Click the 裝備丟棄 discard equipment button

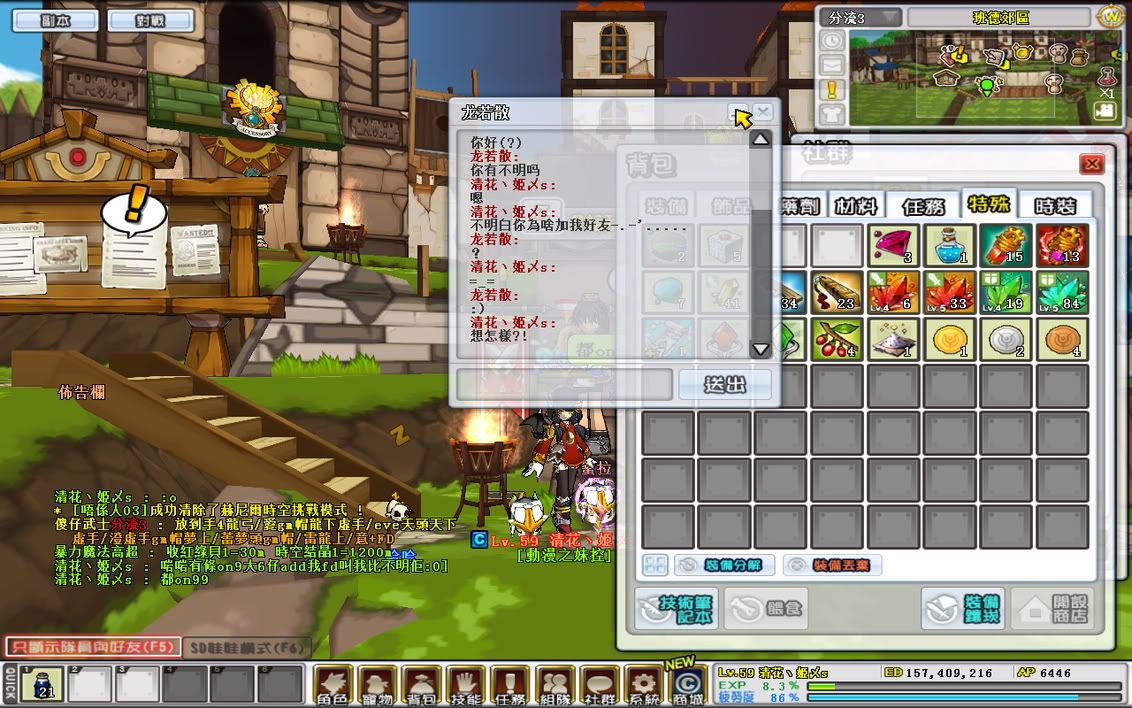832,565
